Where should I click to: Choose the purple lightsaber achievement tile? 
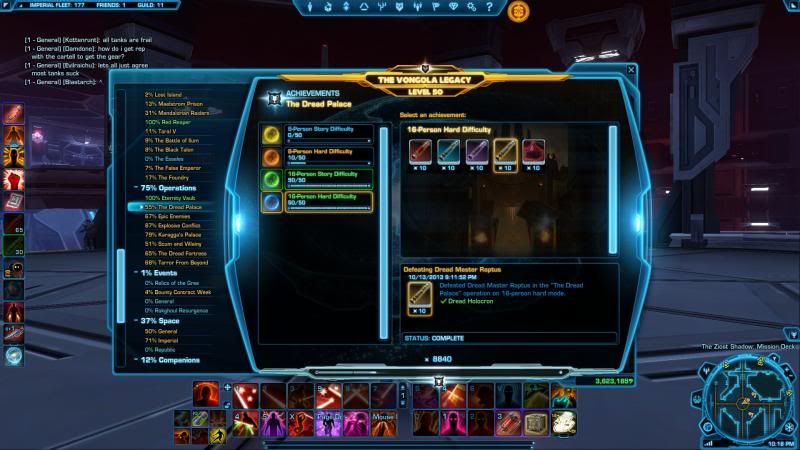(x=477, y=149)
